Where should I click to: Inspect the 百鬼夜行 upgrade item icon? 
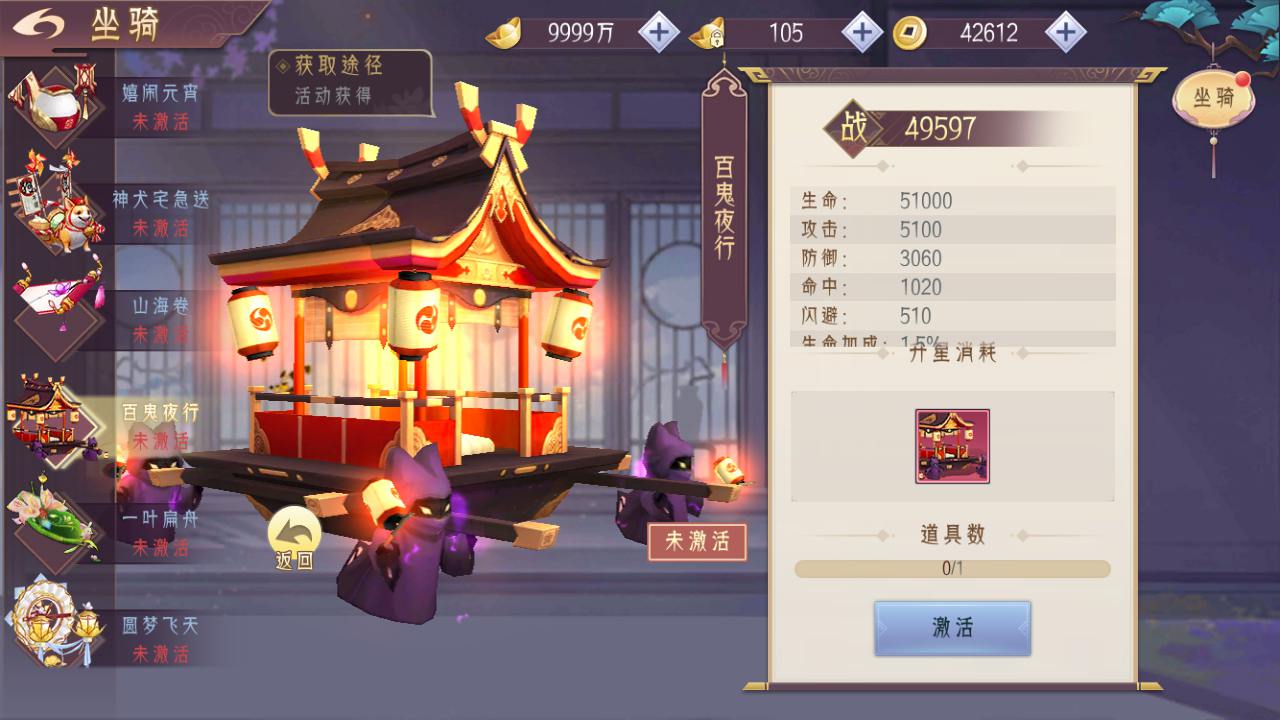(x=952, y=446)
